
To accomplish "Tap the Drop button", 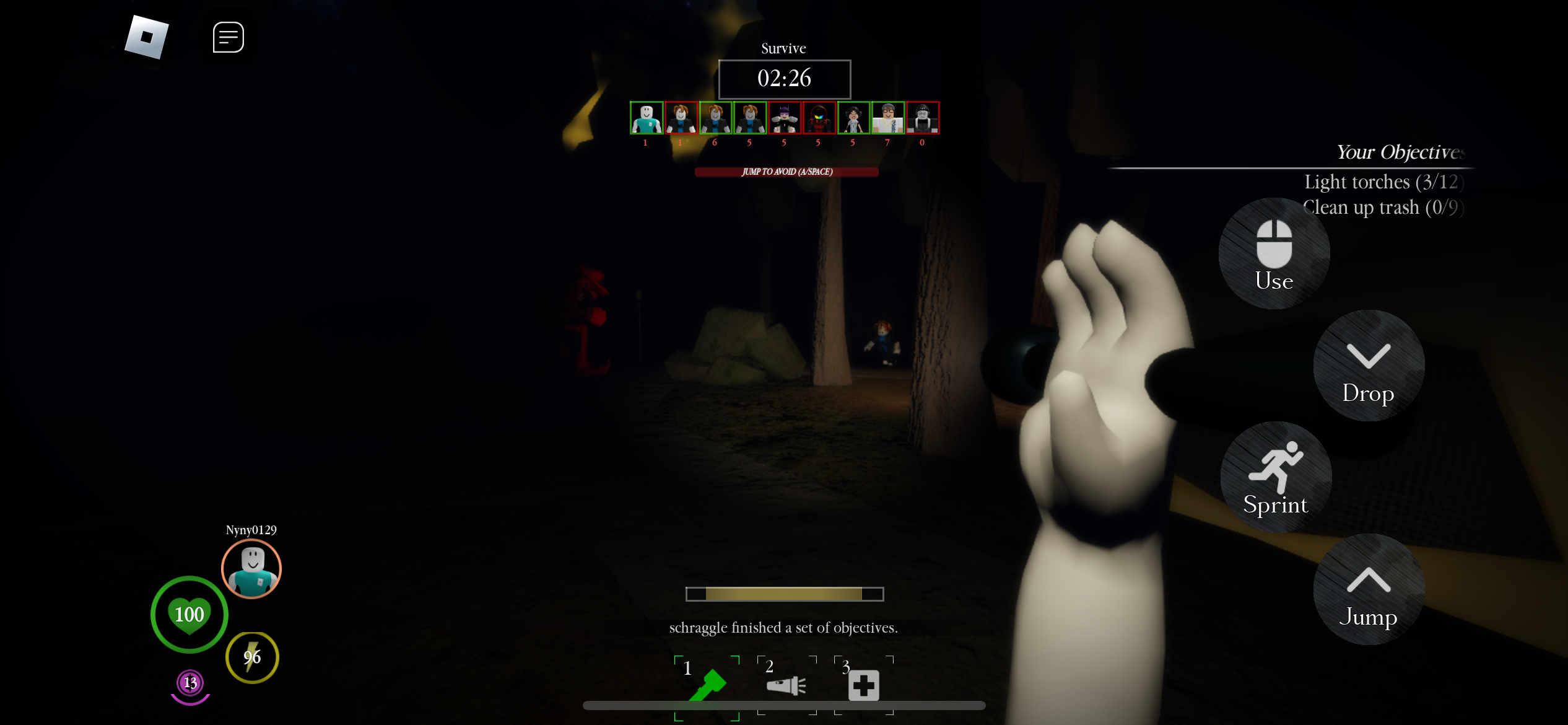I will (1368, 366).
